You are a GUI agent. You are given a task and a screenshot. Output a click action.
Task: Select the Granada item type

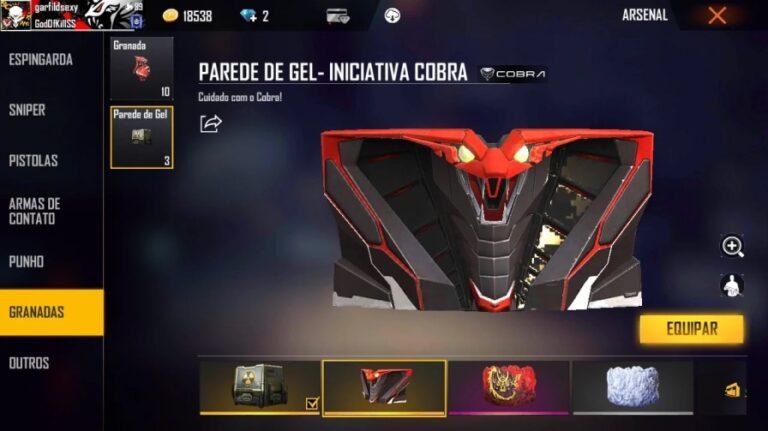click(x=141, y=70)
